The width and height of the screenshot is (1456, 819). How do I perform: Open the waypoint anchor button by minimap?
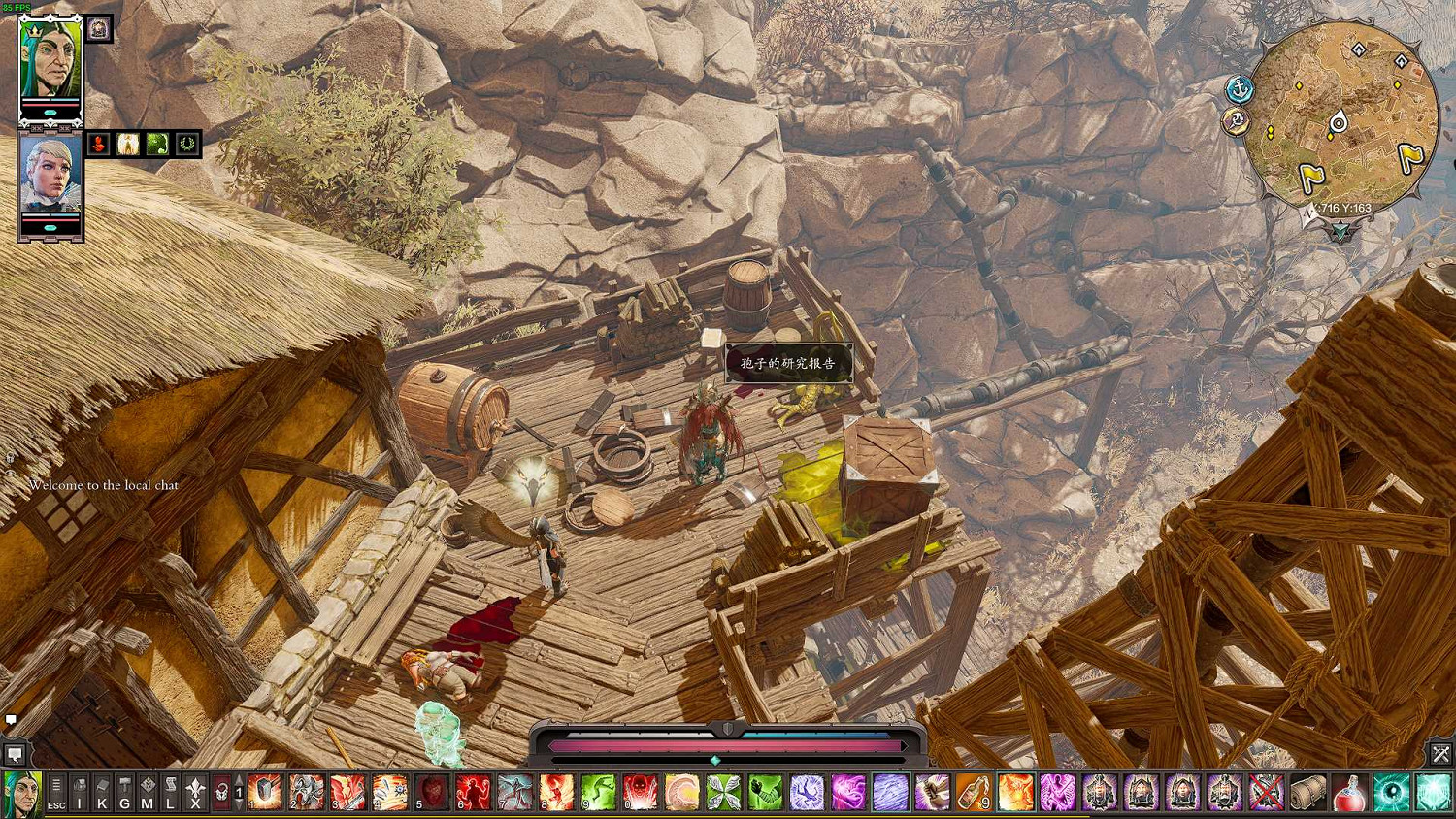point(1240,89)
